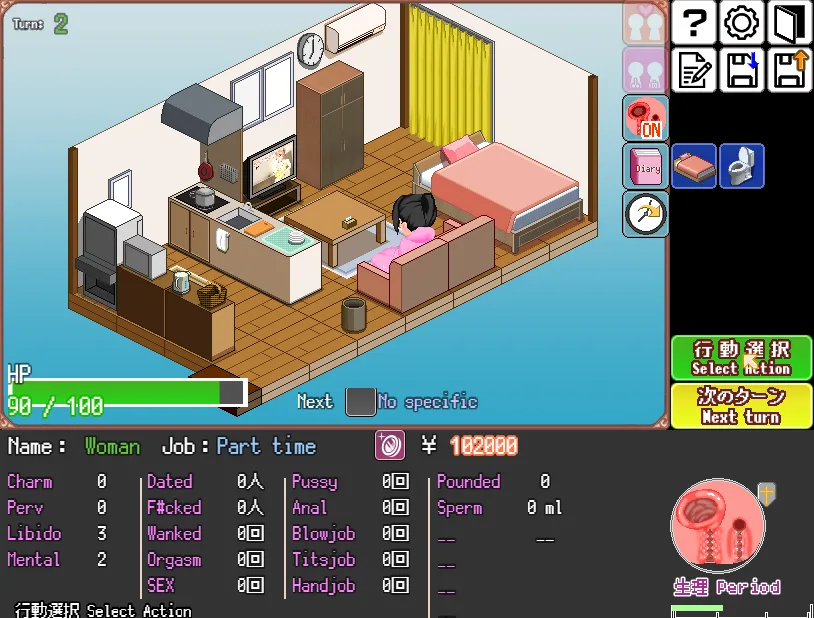The height and width of the screenshot is (618, 814).
Task: Click the floppy disk with orange up arrow
Action: pos(789,70)
